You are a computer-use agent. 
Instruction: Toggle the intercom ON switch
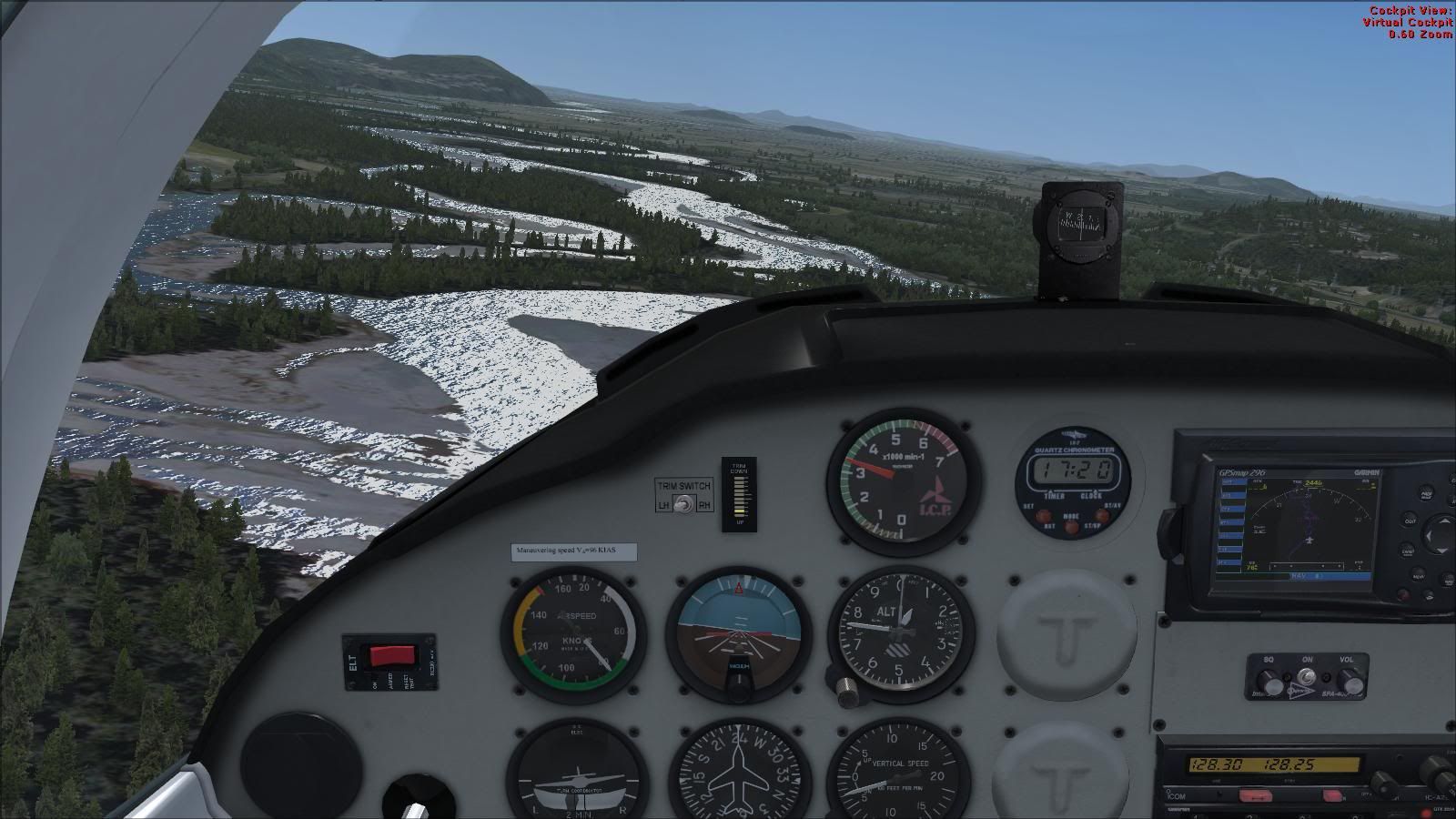1308,678
